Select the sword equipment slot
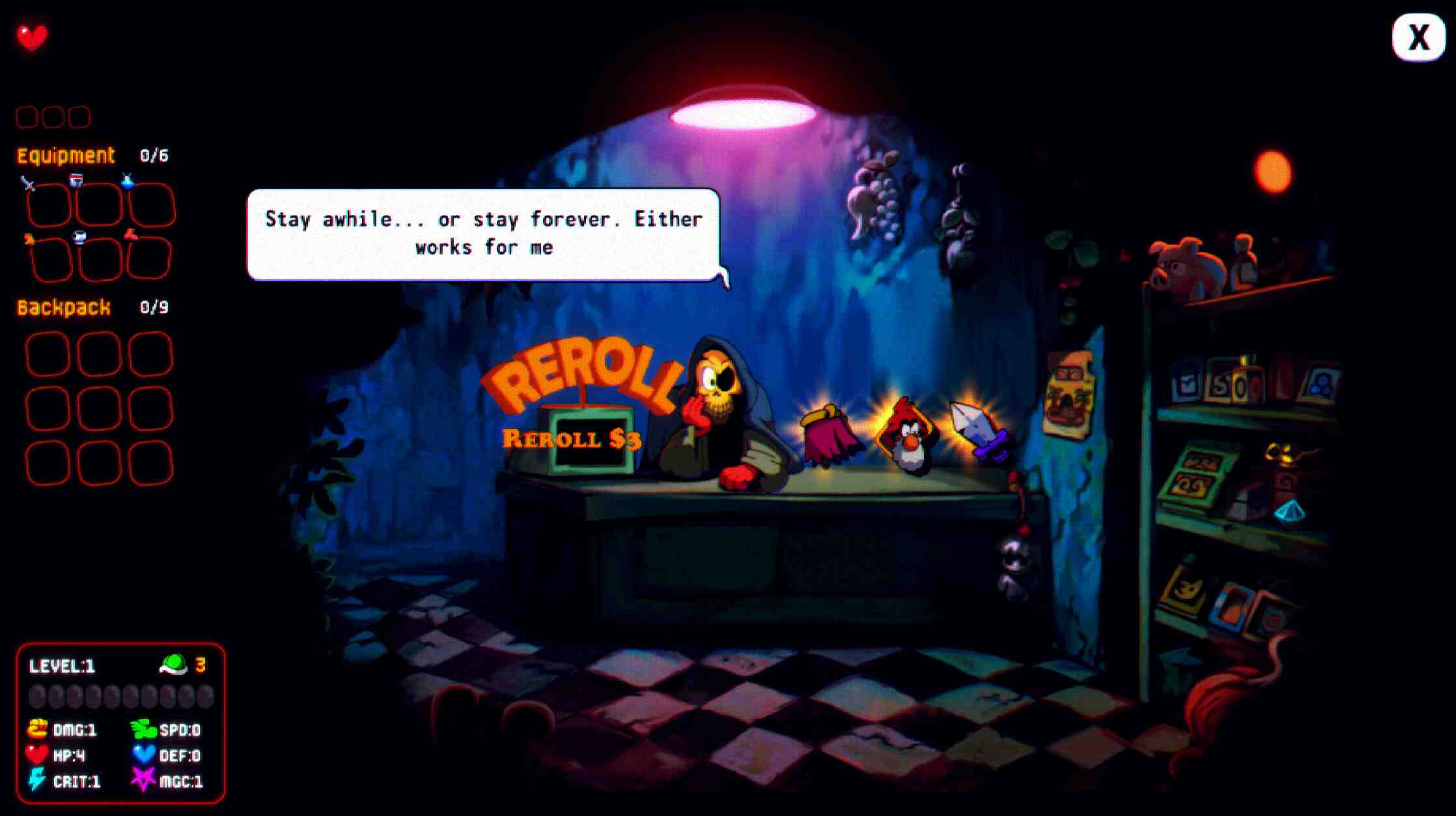The image size is (1456, 816). pos(48,204)
